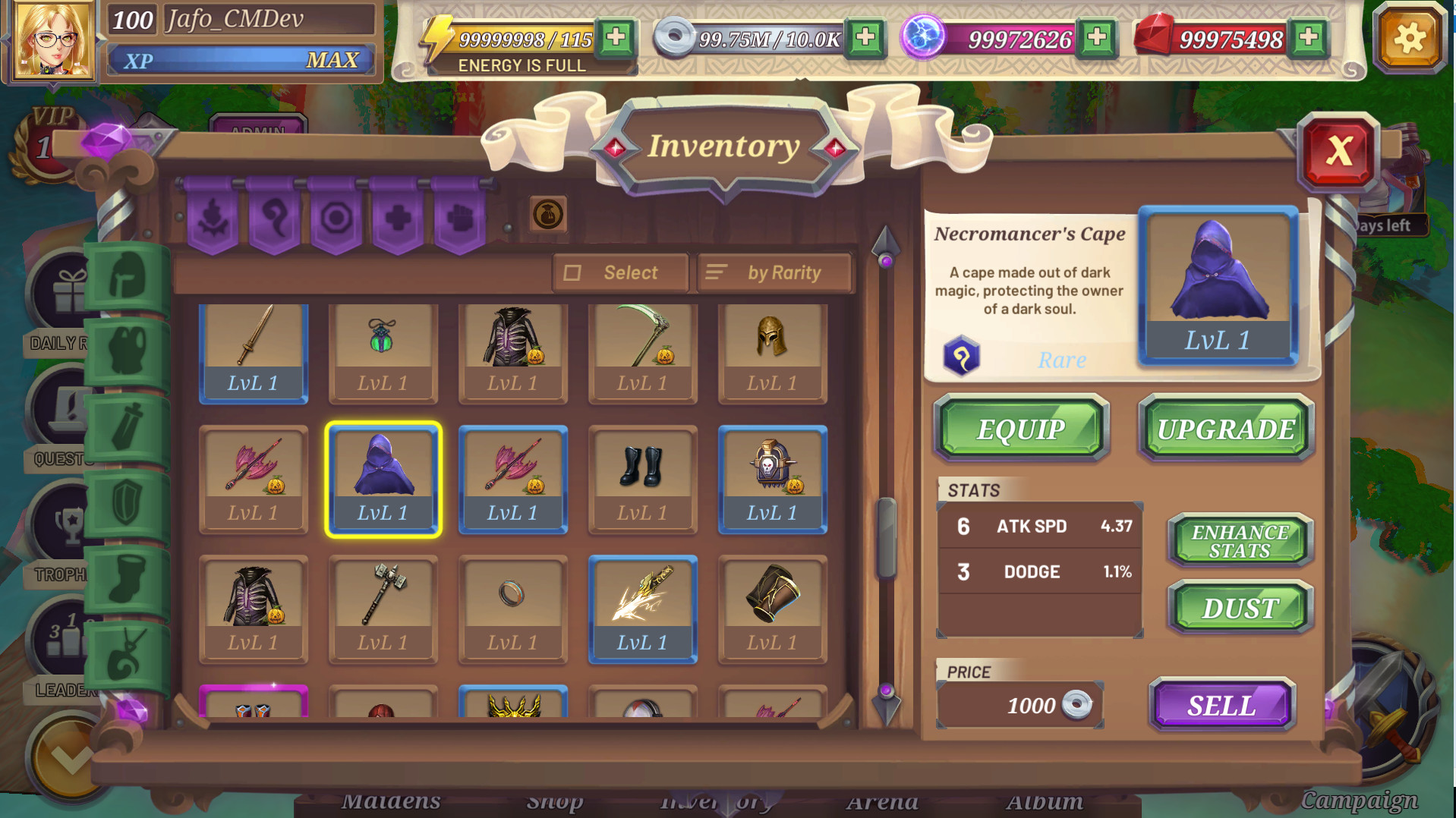1456x818 pixels.
Task: Switch to the Arena tab
Action: click(883, 801)
